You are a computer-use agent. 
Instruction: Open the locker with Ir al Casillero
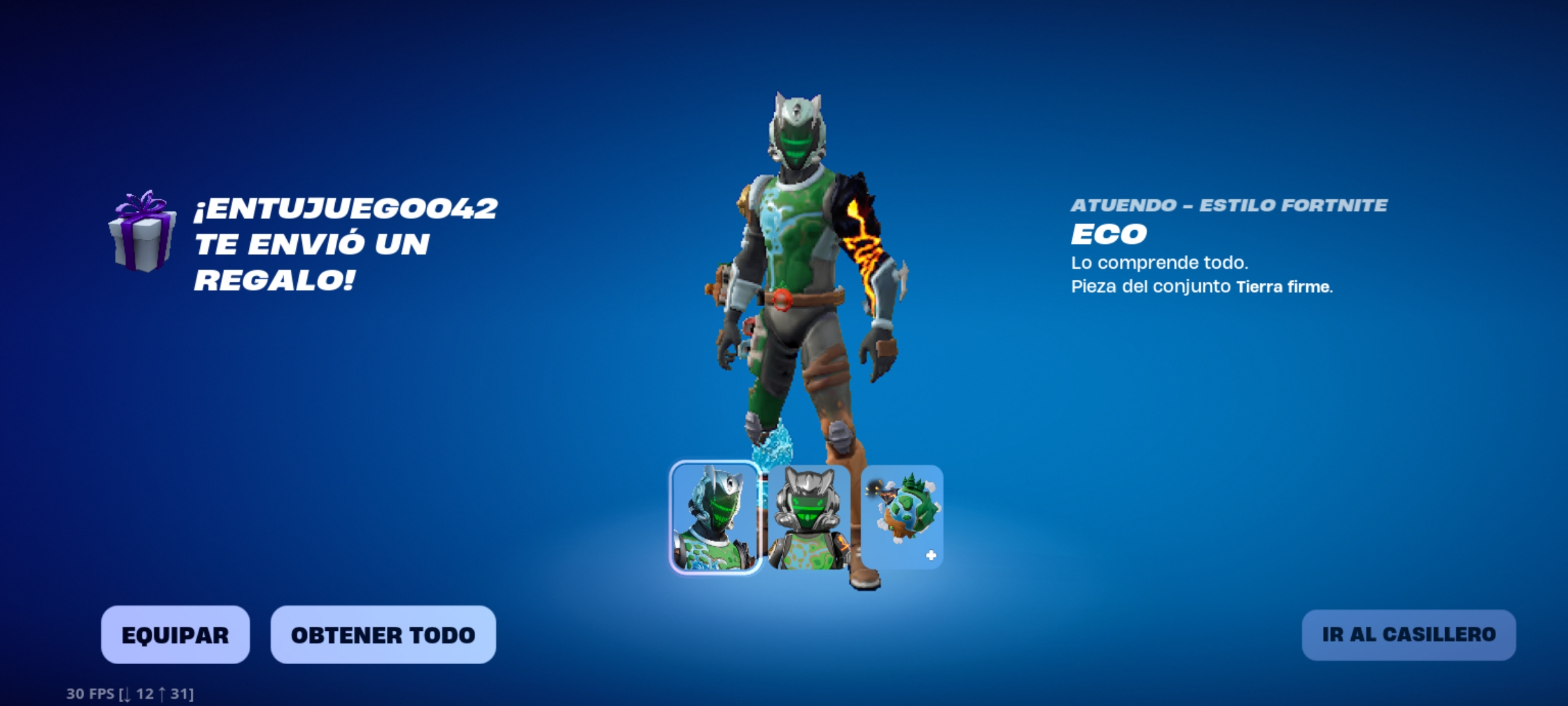pos(1409,635)
